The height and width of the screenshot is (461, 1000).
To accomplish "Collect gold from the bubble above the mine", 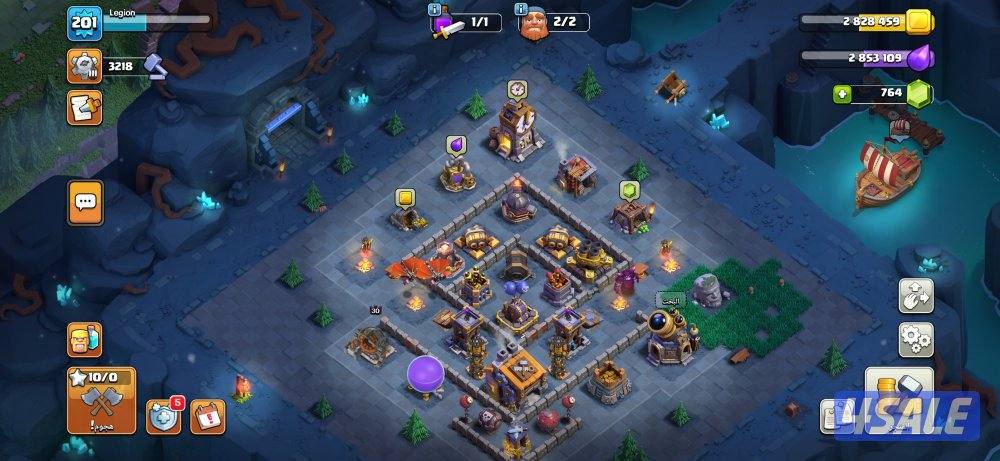I will (x=405, y=198).
